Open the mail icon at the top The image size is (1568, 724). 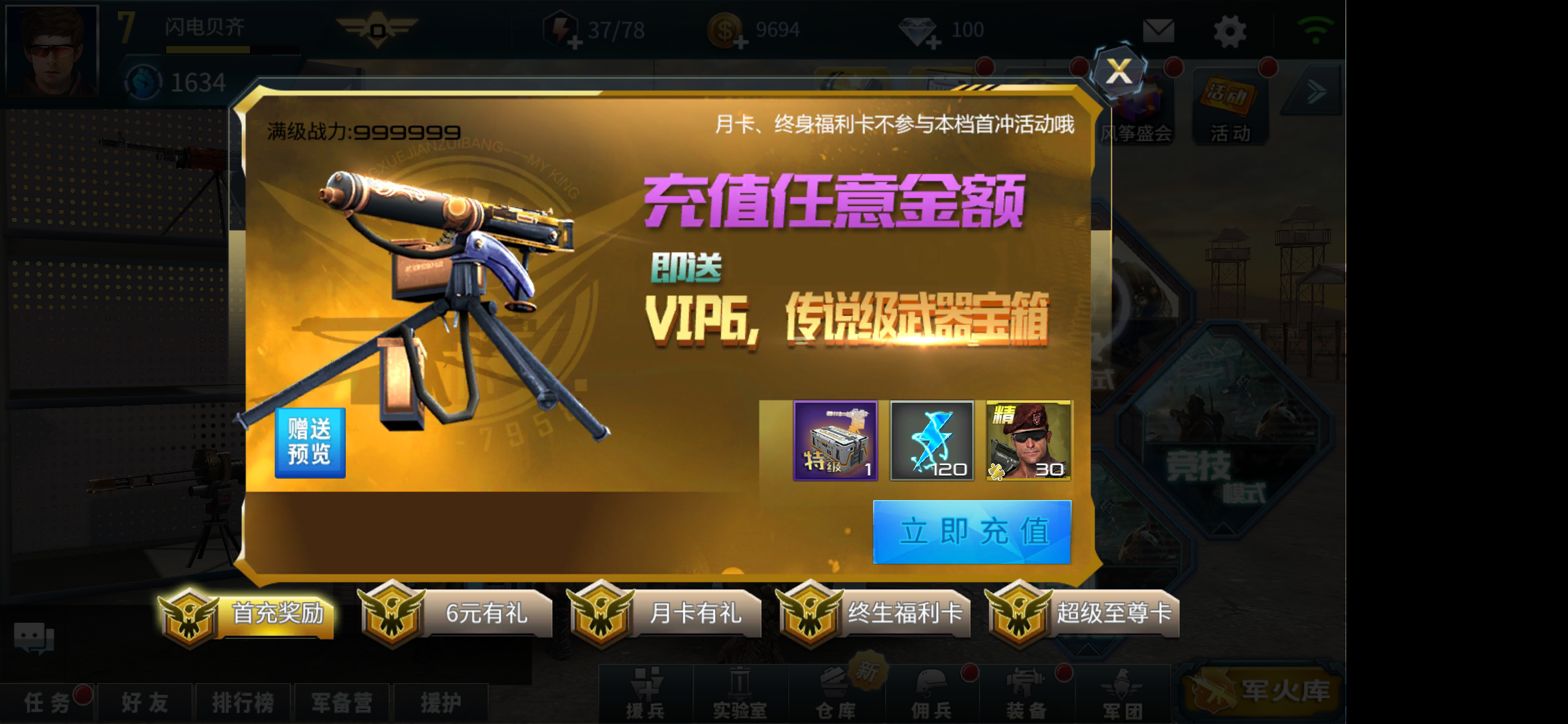pos(1159,30)
